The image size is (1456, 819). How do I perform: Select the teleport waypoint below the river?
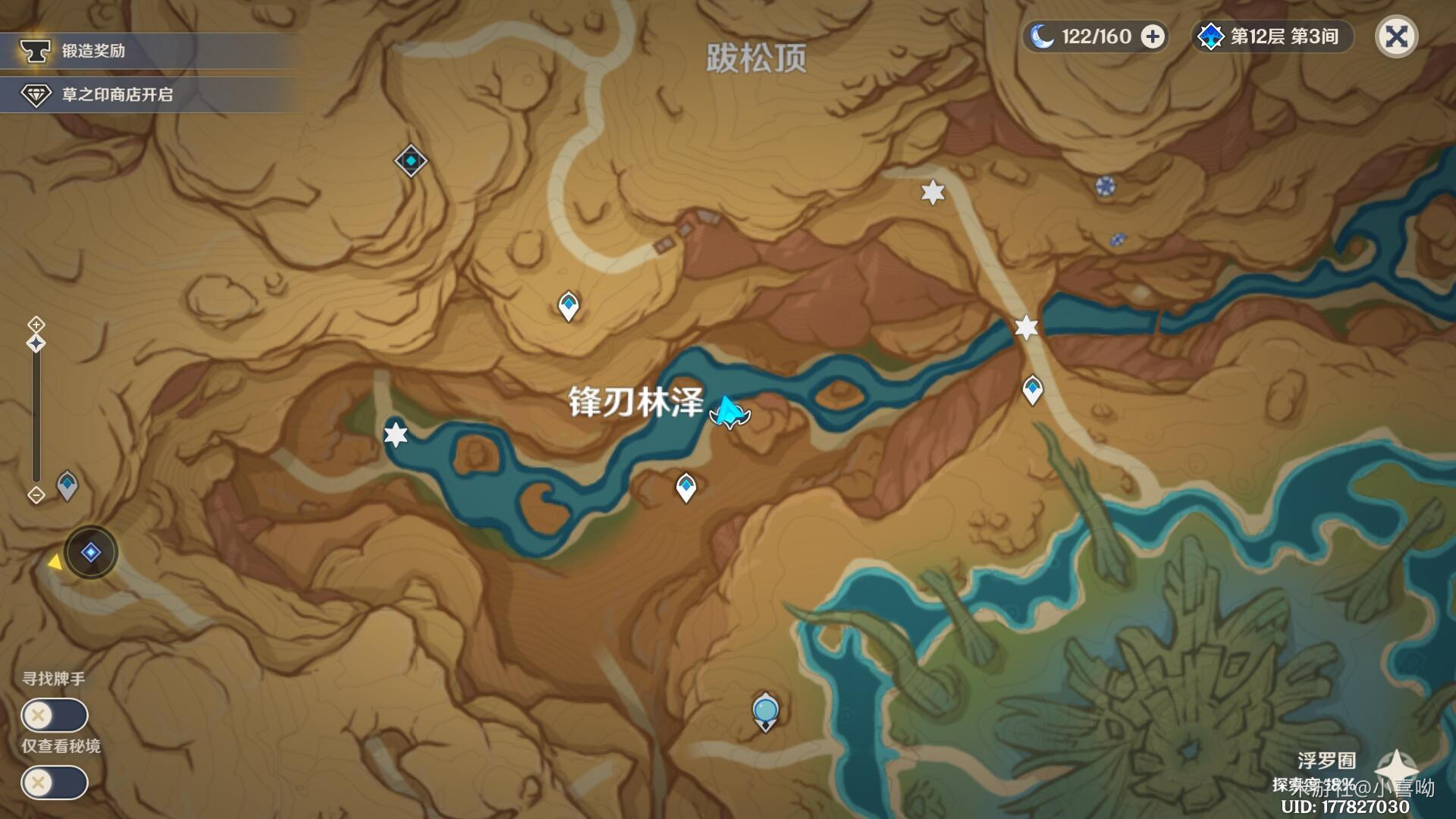pos(686,487)
